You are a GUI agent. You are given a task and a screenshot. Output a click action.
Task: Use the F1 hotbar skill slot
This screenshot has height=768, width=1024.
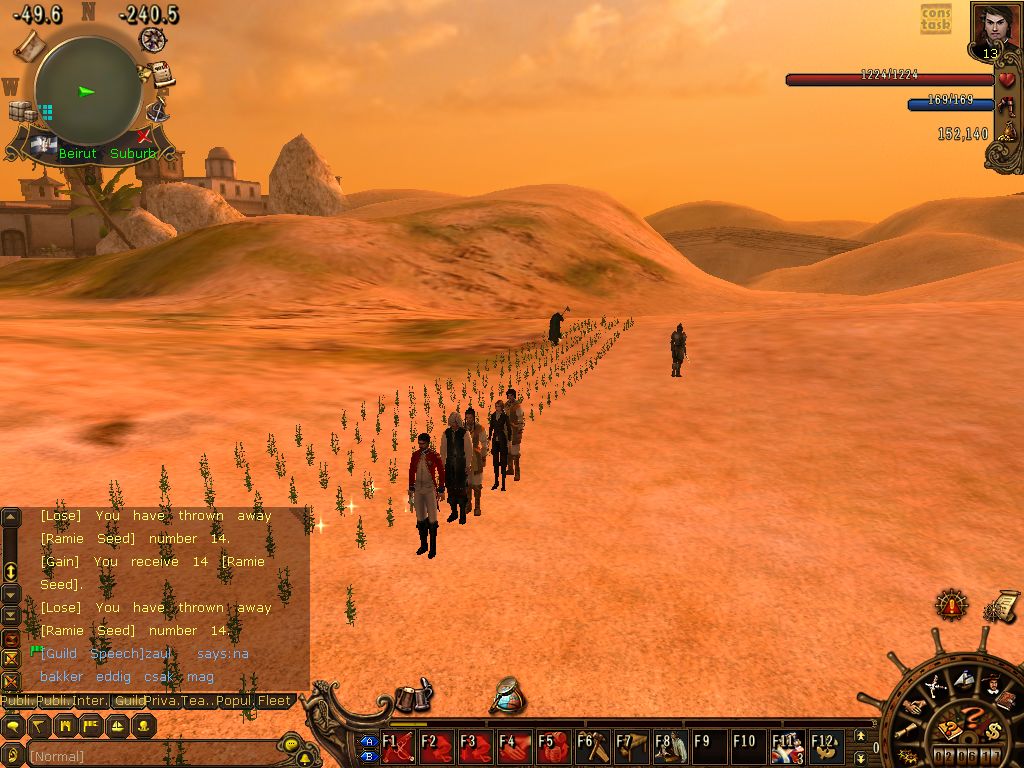pyautogui.click(x=397, y=746)
